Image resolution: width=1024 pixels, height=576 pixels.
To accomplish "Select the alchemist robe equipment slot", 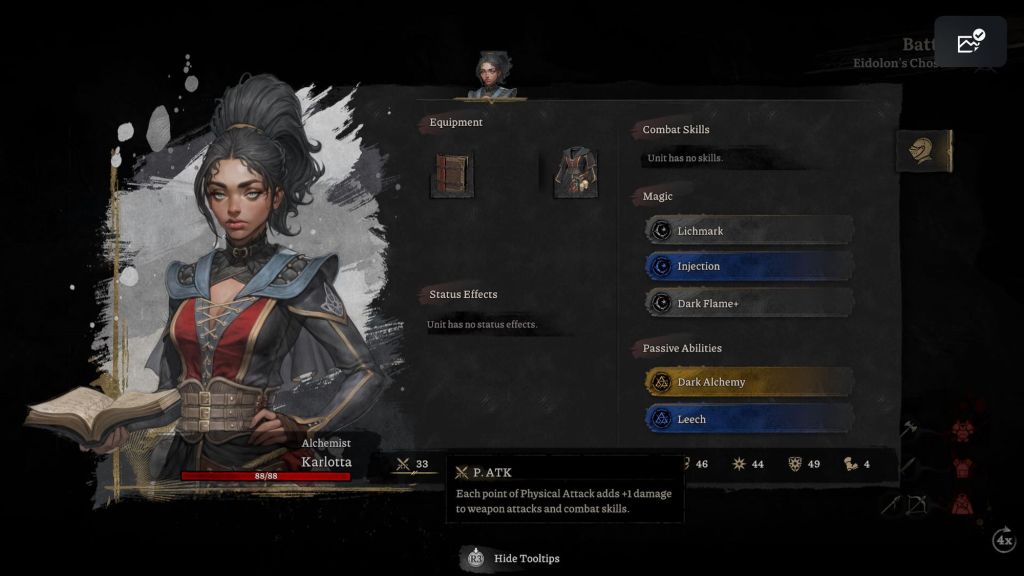I will 576,172.
